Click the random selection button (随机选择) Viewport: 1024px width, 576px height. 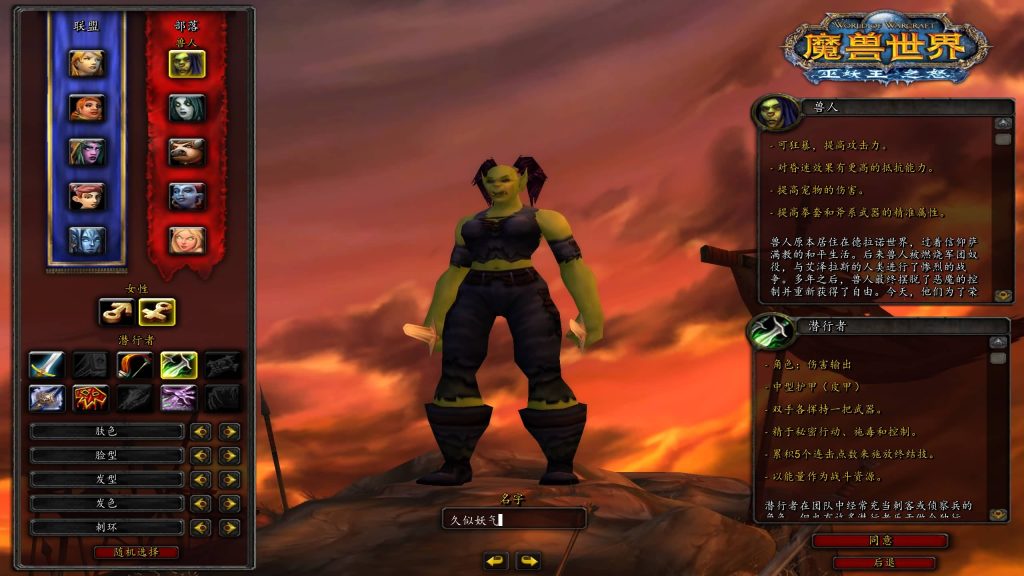137,552
